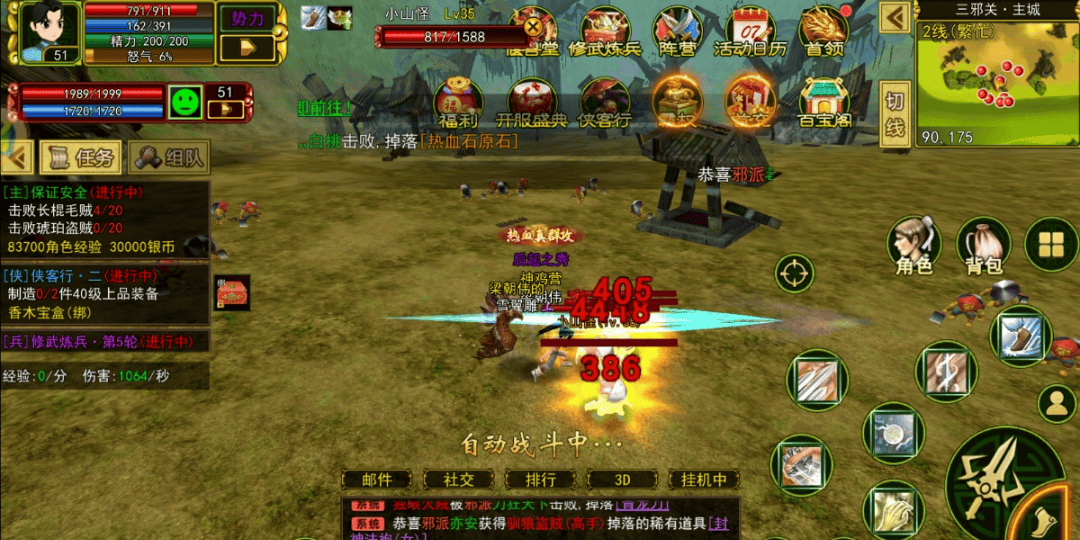The image size is (1080, 540).
Task: Open the 背包 backpack
Action: [x=984, y=246]
